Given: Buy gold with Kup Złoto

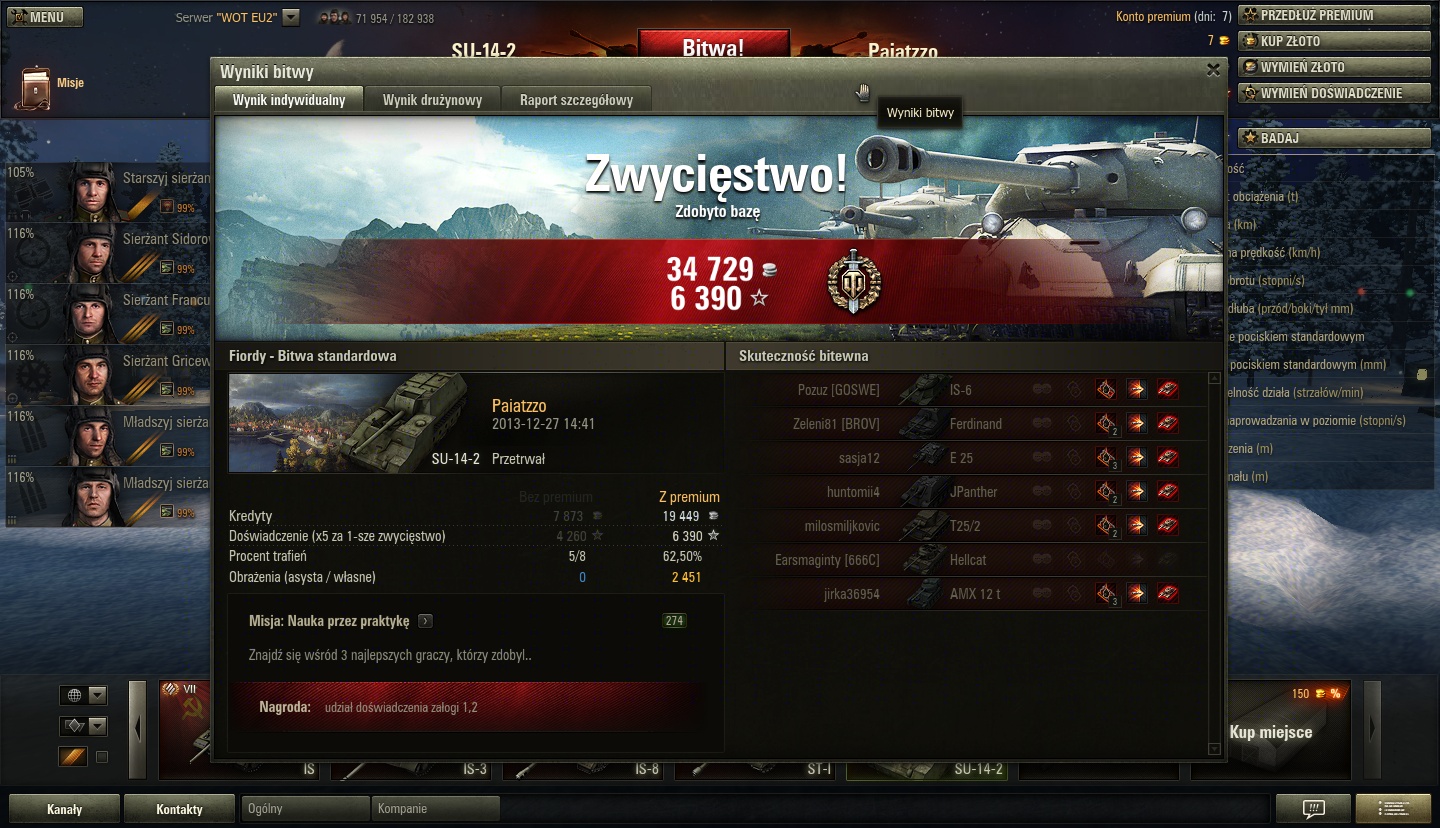Looking at the screenshot, I should tap(1334, 41).
